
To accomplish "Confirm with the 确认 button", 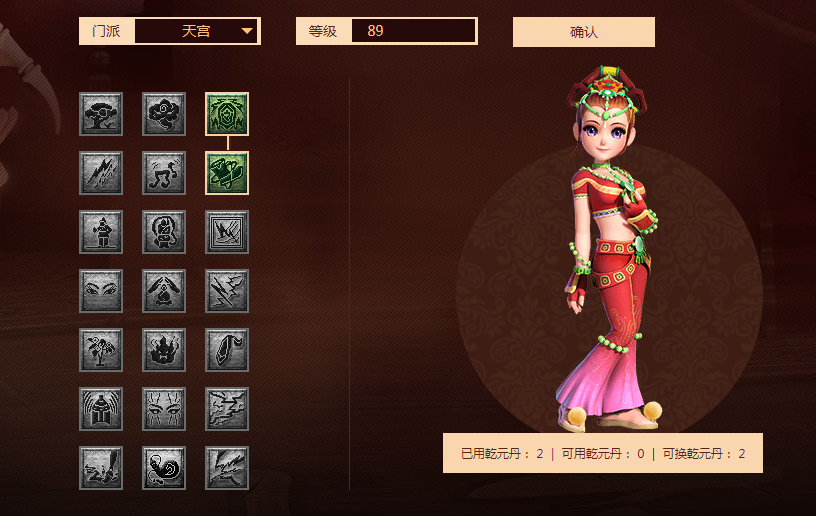I will [x=583, y=32].
